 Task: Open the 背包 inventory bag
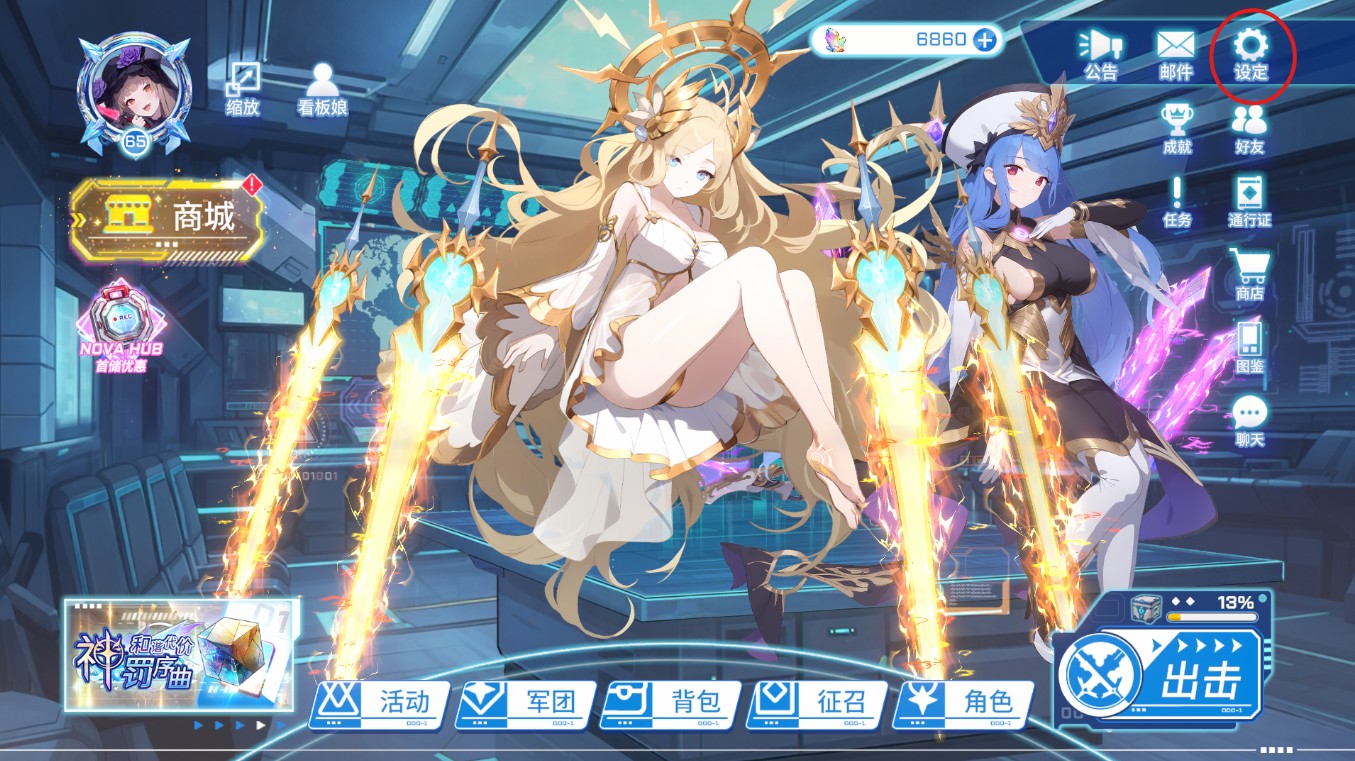[x=672, y=703]
